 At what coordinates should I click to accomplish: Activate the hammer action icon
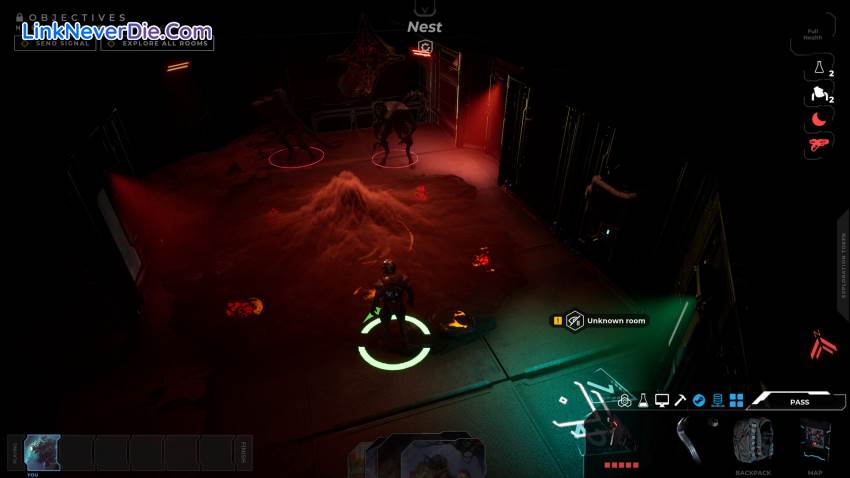point(680,400)
